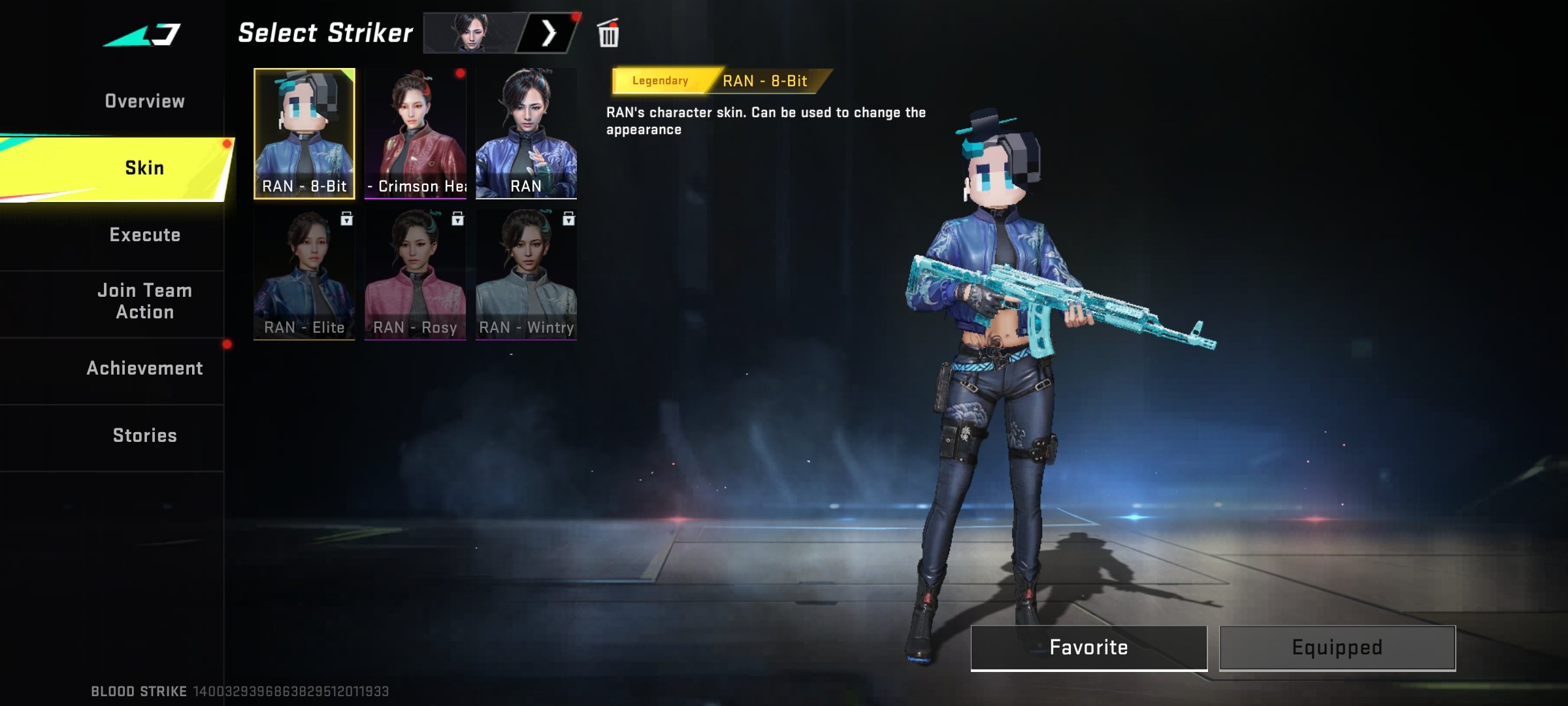Switch to the Skin tab
The image size is (1568, 706).
(144, 168)
